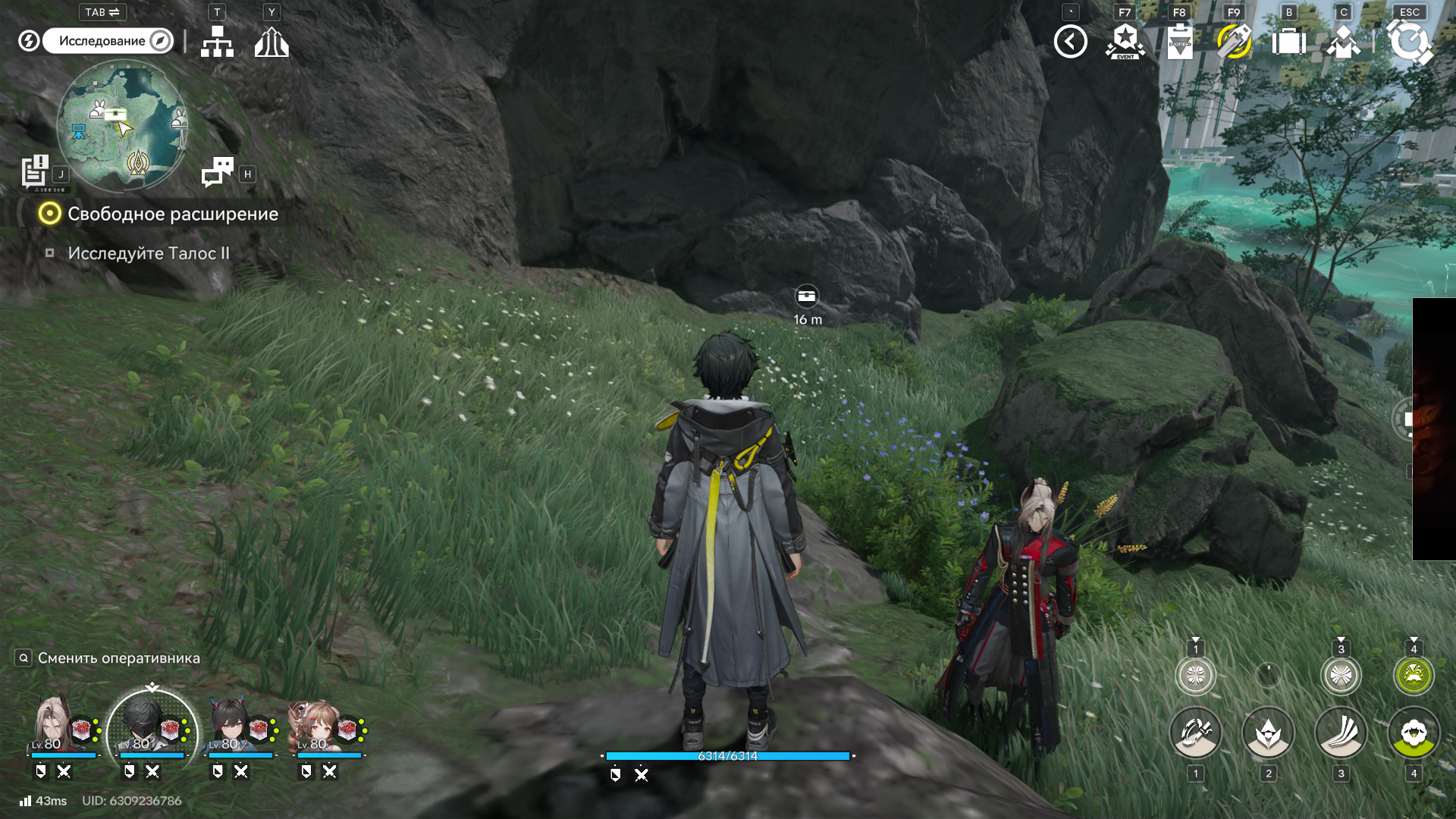This screenshot has height=819, width=1456.
Task: Activate the third skill with claw slash
Action: tap(1341, 733)
